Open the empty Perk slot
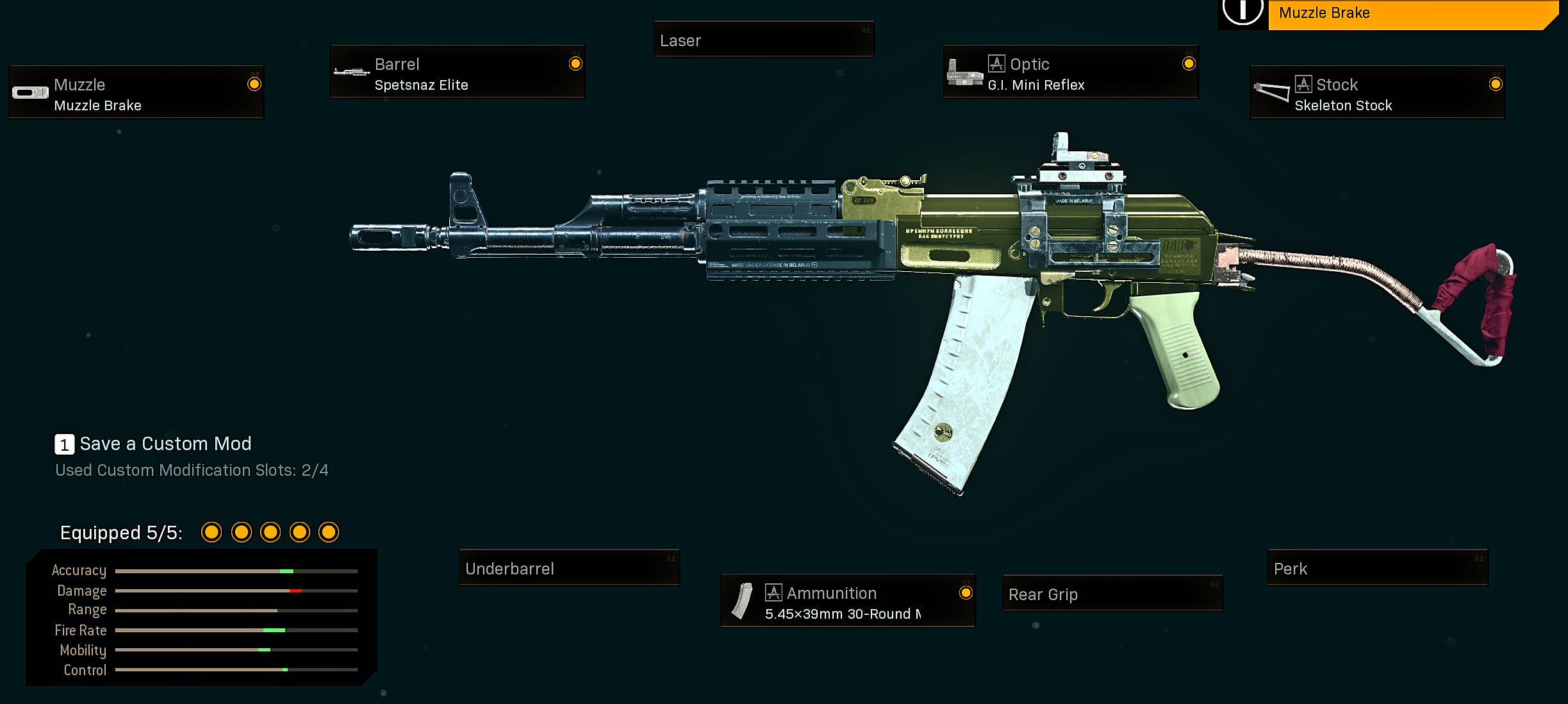 coord(1377,568)
